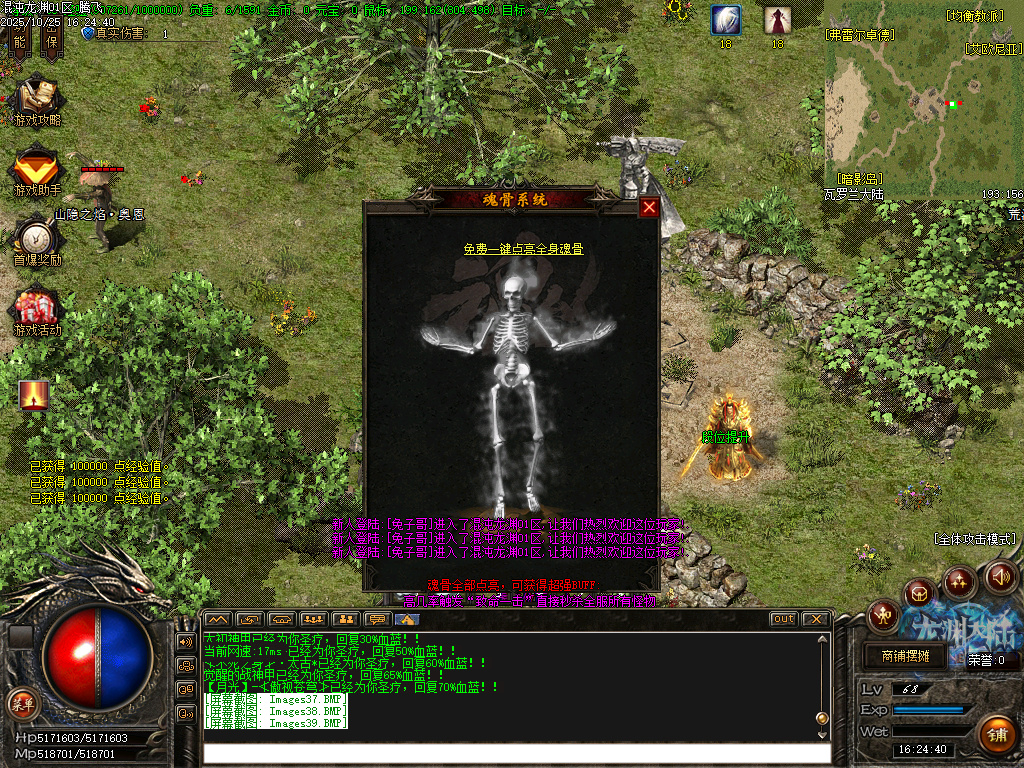Close the chat panel with its X

pos(815,619)
